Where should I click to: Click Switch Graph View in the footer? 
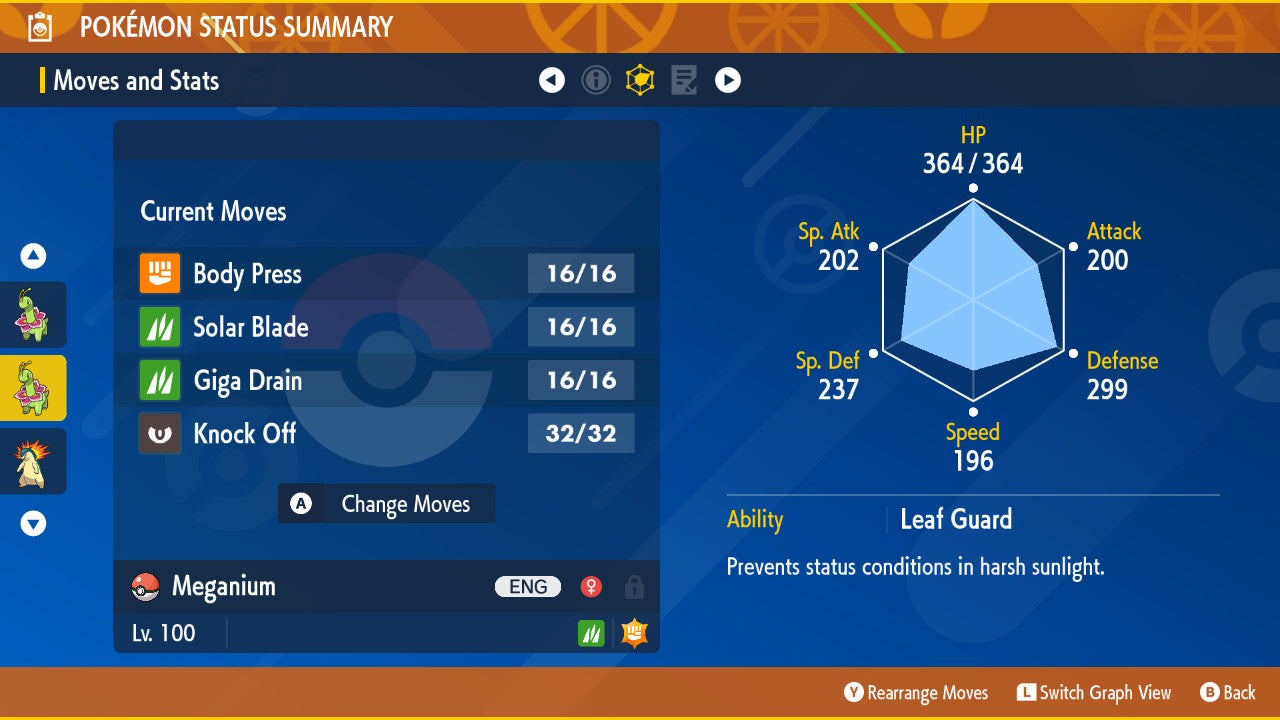[x=1094, y=693]
